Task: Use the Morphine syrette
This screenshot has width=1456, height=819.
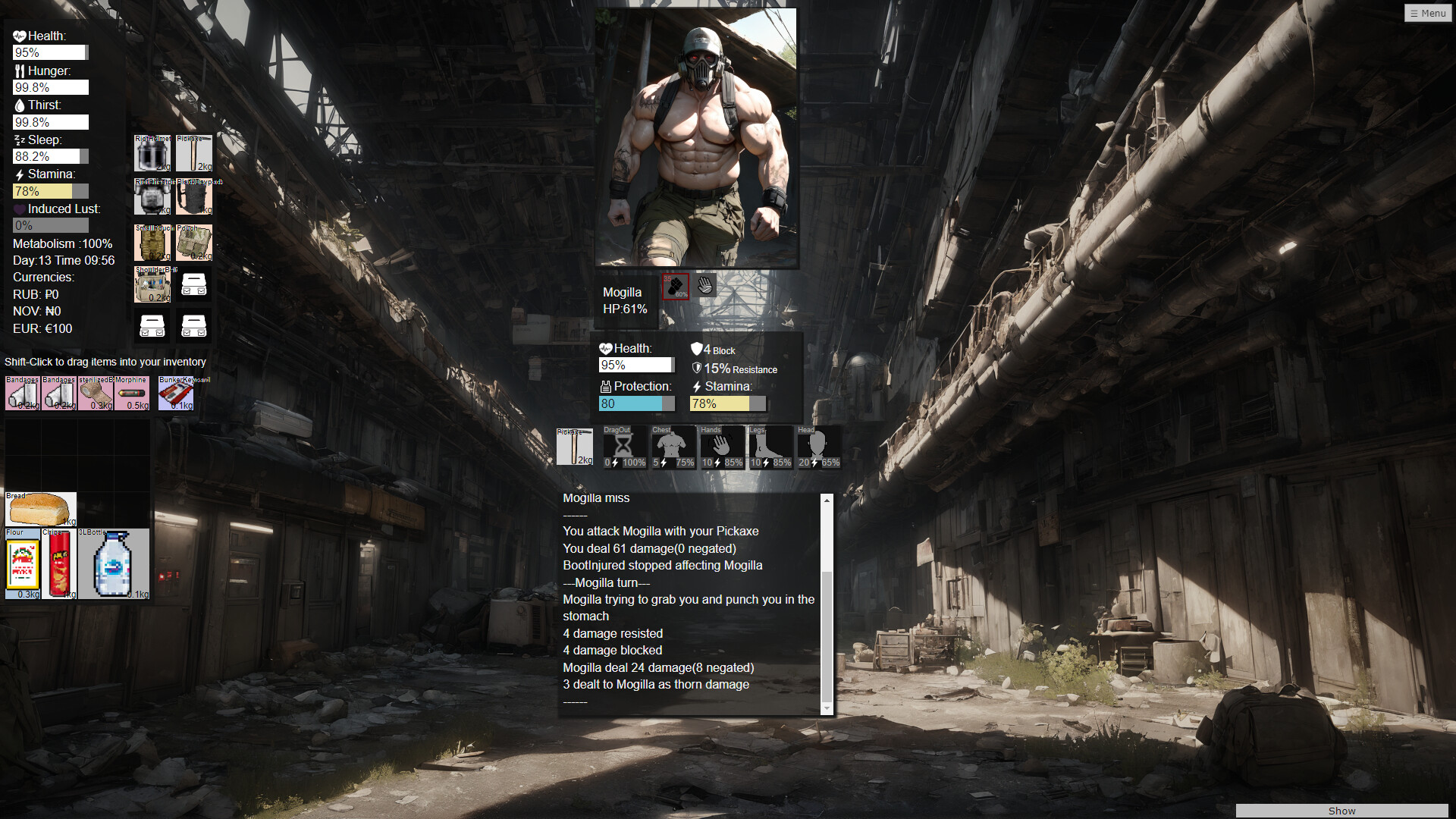Action: coord(133,393)
